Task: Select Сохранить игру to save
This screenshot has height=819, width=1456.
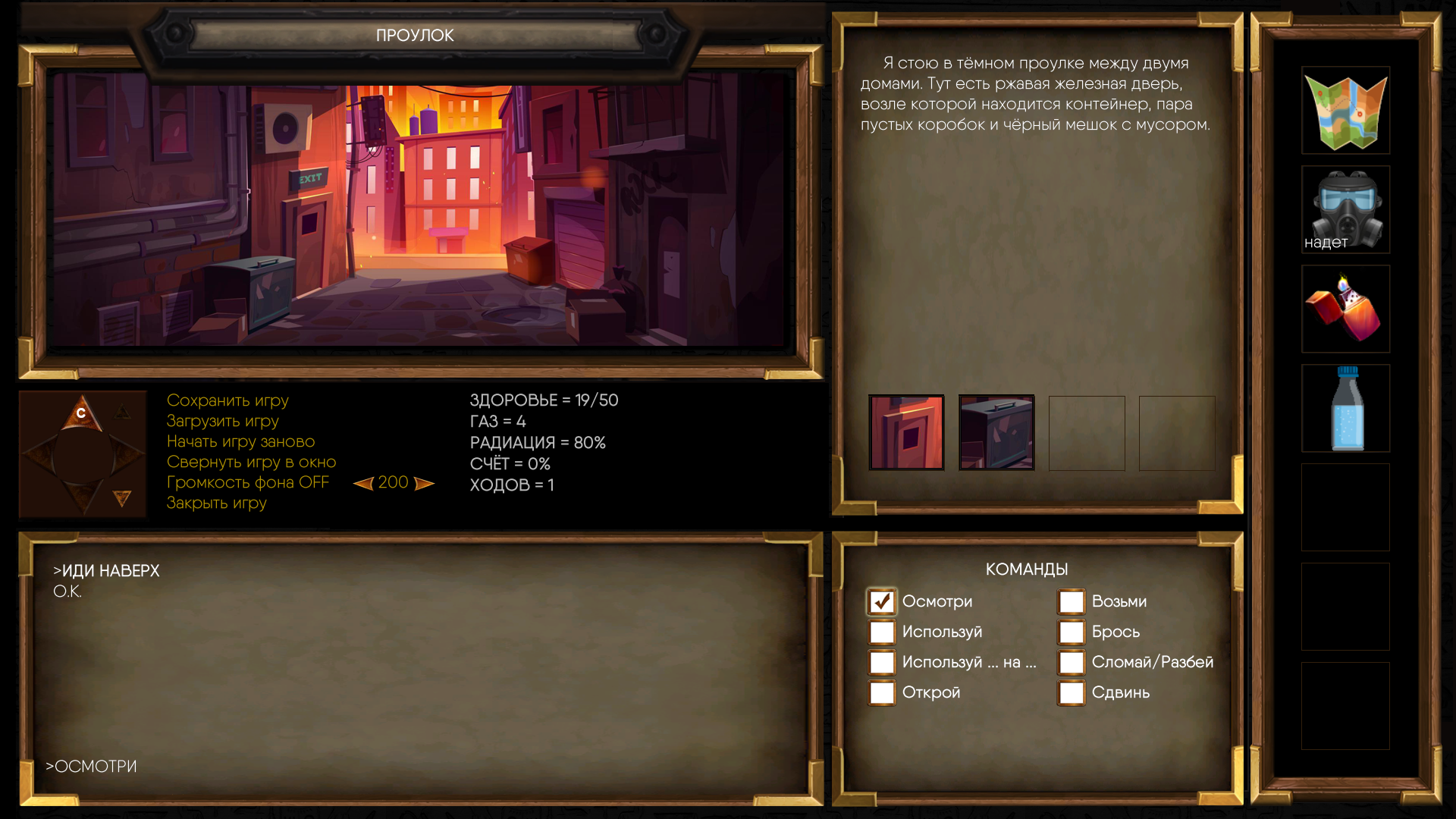Action: [227, 400]
